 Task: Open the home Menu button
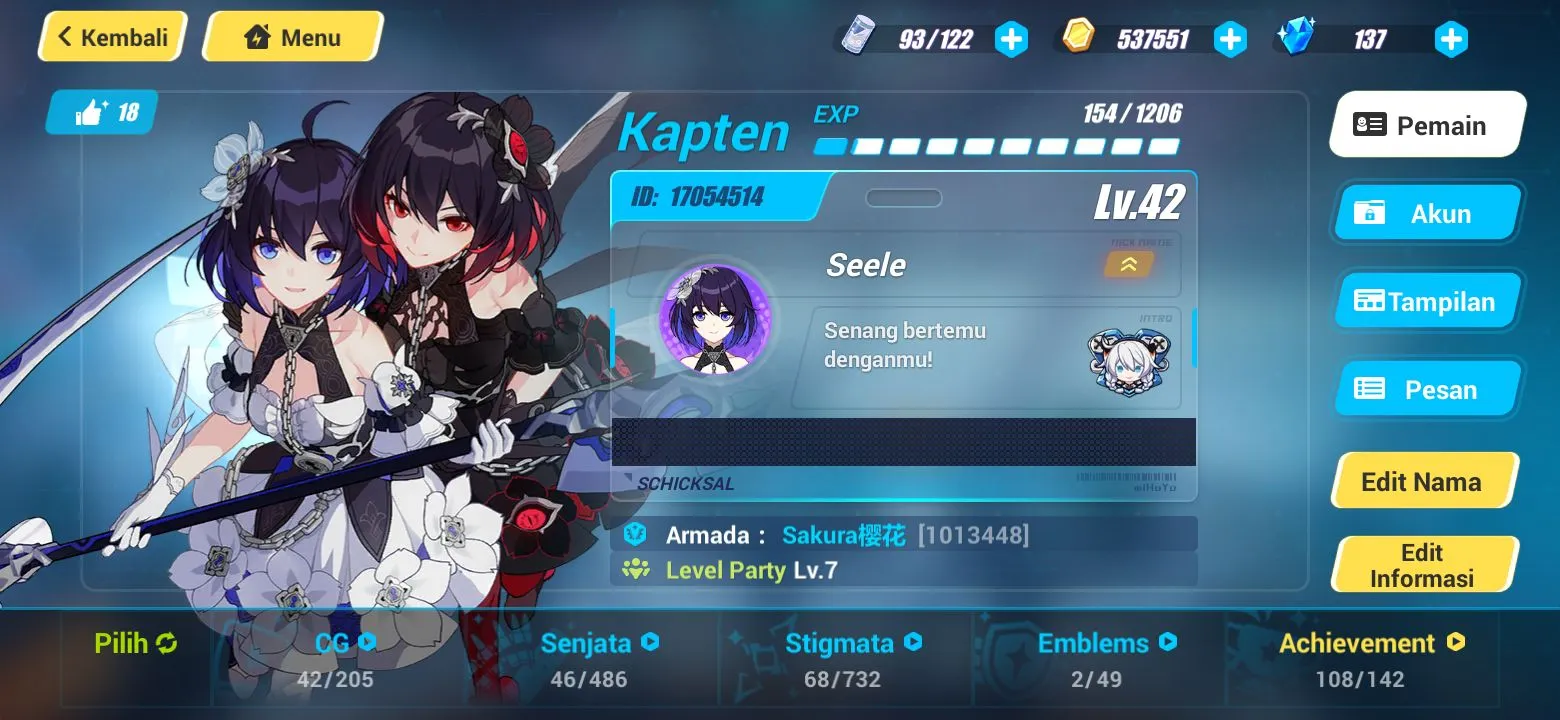(x=292, y=37)
